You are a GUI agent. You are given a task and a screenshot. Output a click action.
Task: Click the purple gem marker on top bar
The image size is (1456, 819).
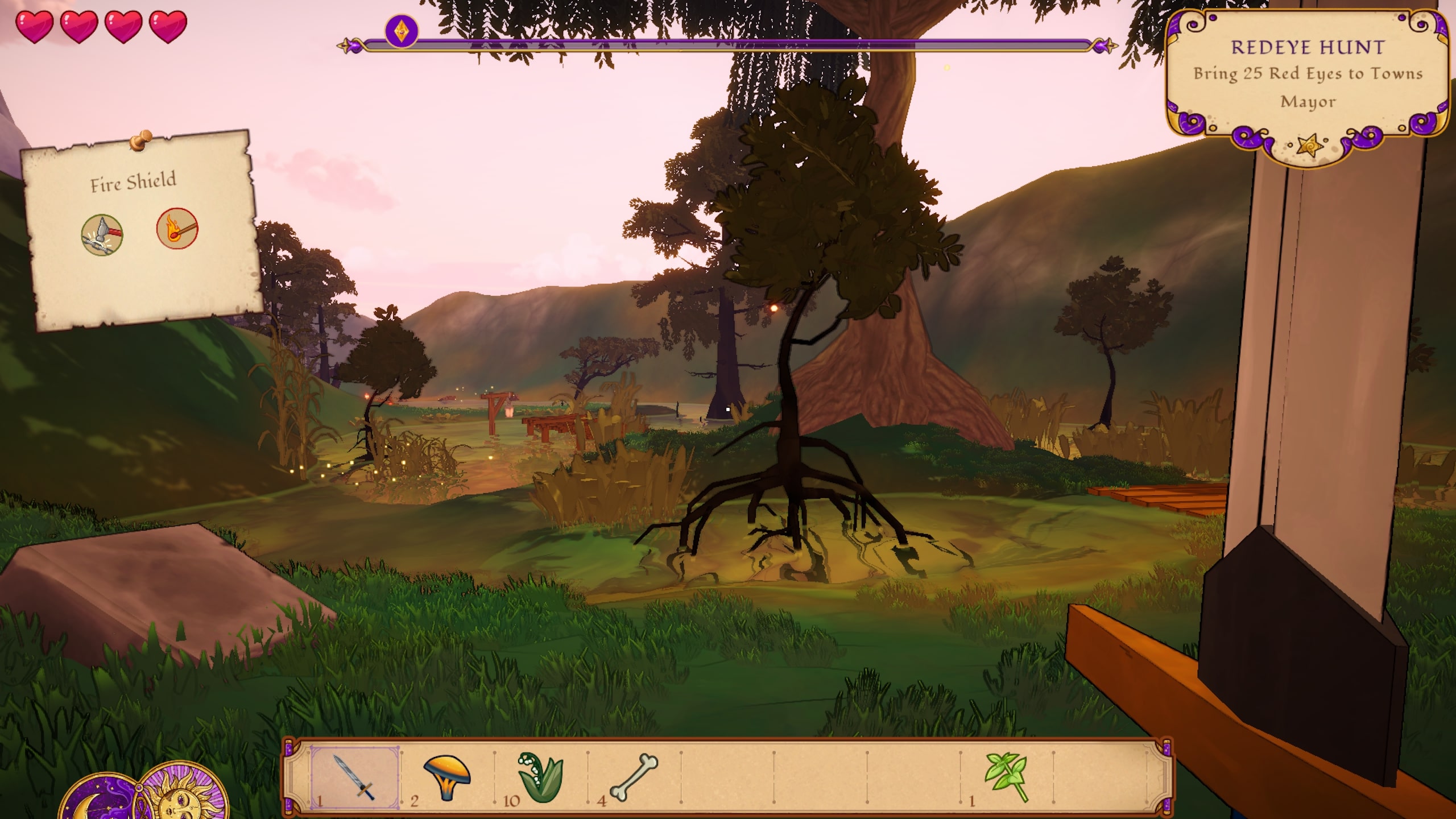tap(402, 30)
